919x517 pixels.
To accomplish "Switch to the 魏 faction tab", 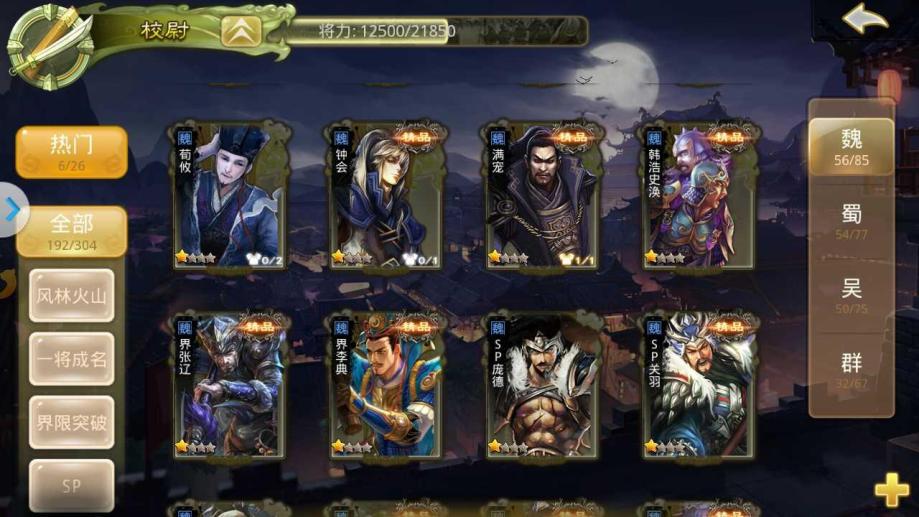I will click(851, 145).
